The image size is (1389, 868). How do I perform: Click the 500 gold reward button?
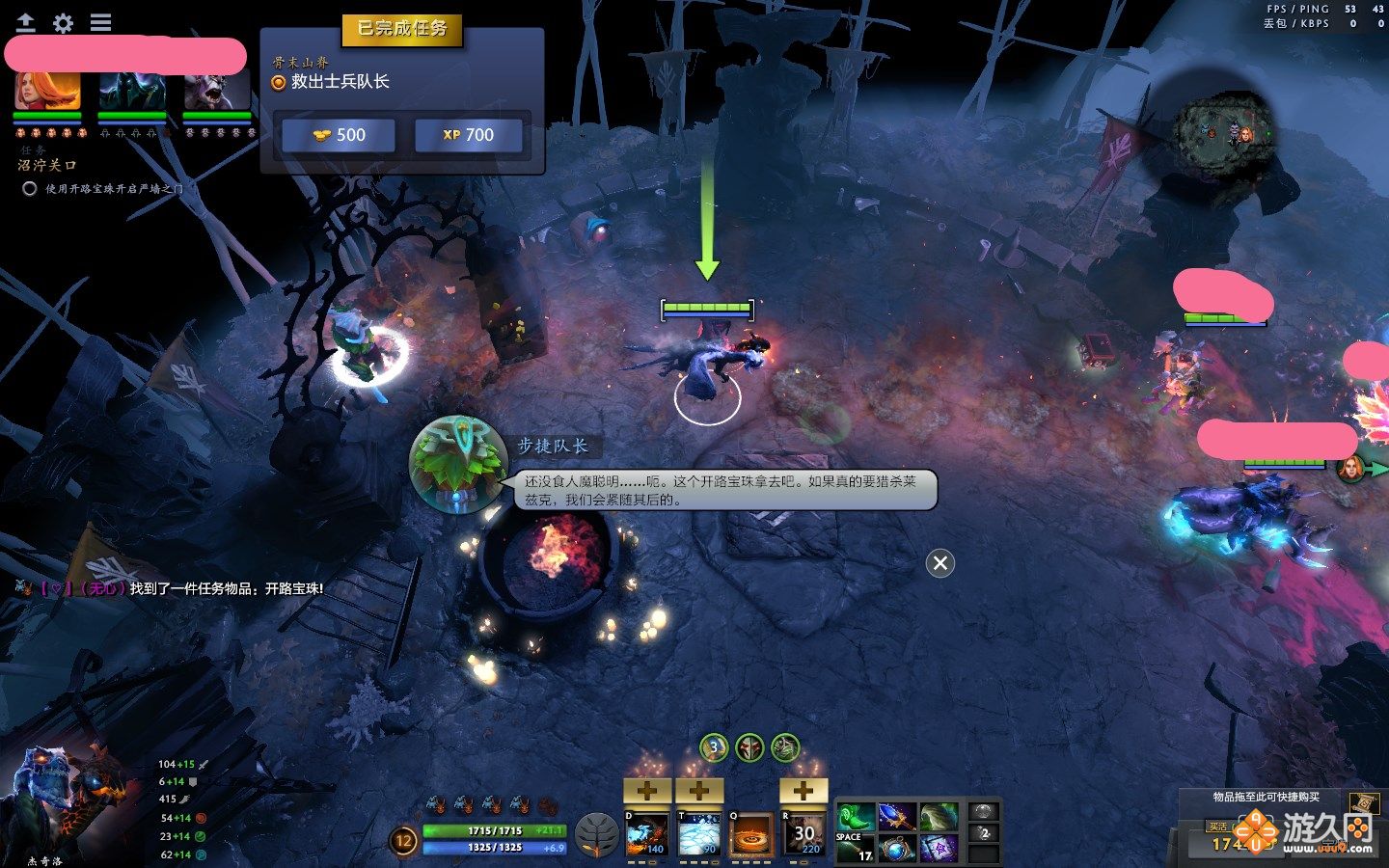pyautogui.click(x=338, y=135)
